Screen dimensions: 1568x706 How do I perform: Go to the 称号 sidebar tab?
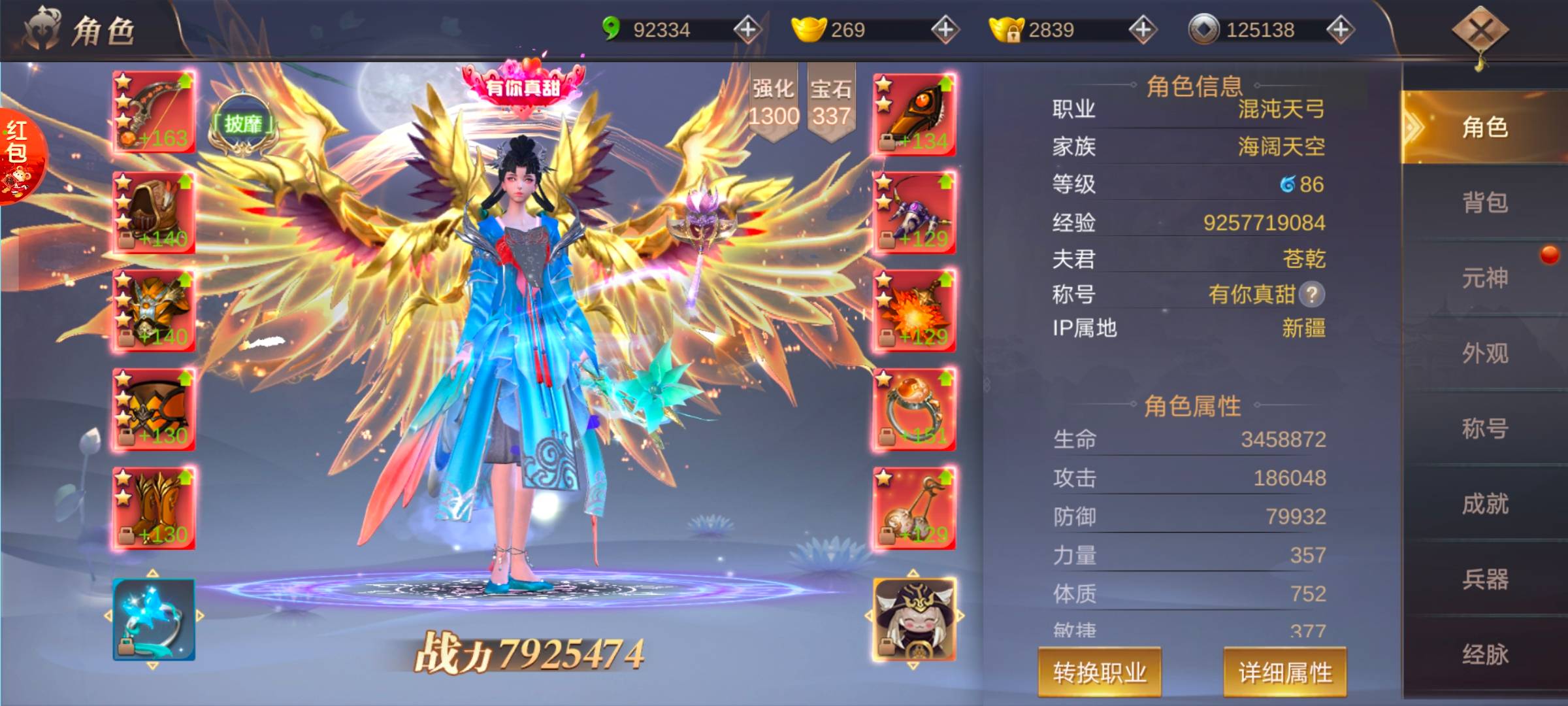click(1484, 429)
